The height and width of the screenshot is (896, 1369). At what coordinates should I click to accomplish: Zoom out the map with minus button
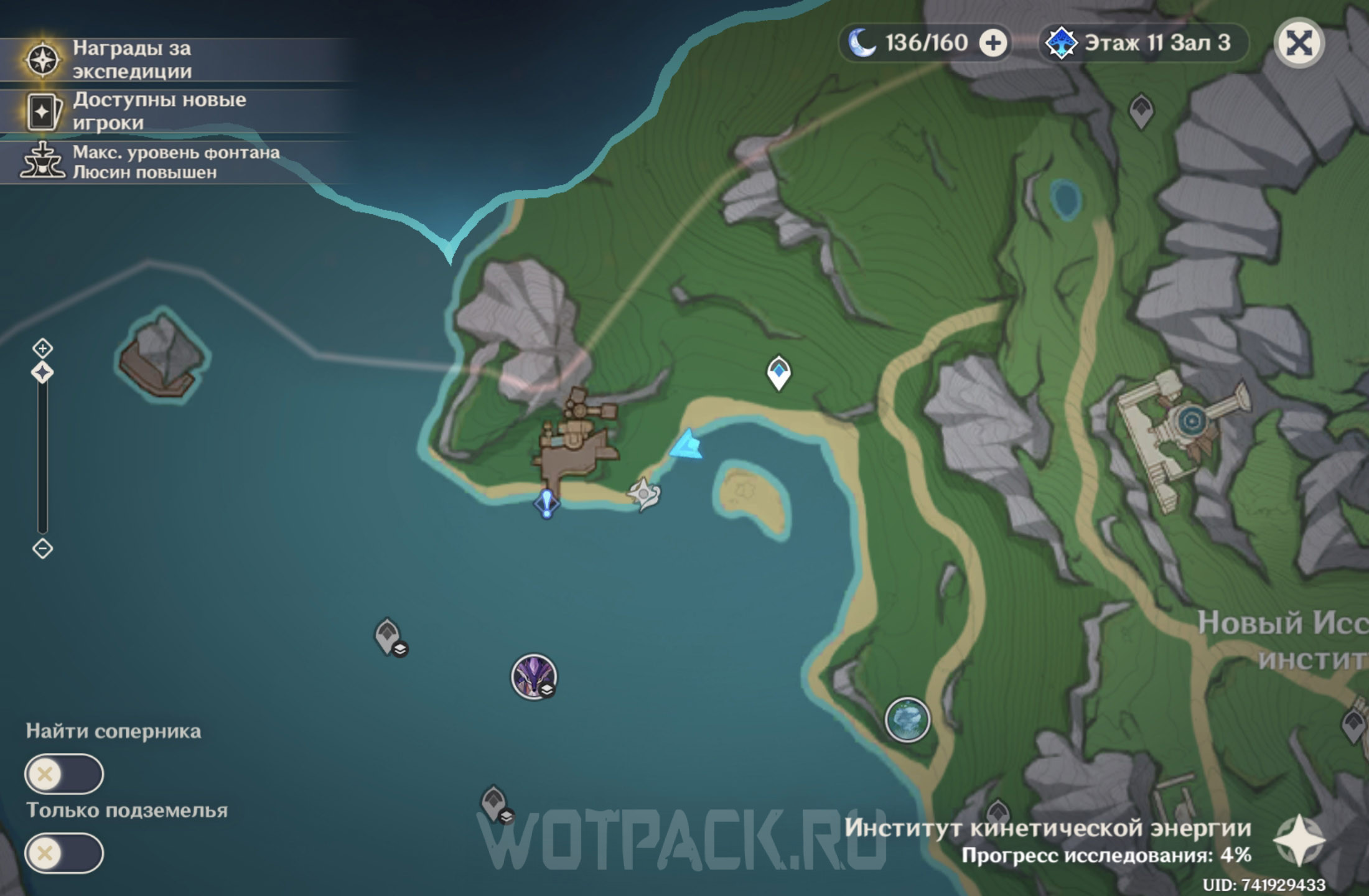click(42, 548)
